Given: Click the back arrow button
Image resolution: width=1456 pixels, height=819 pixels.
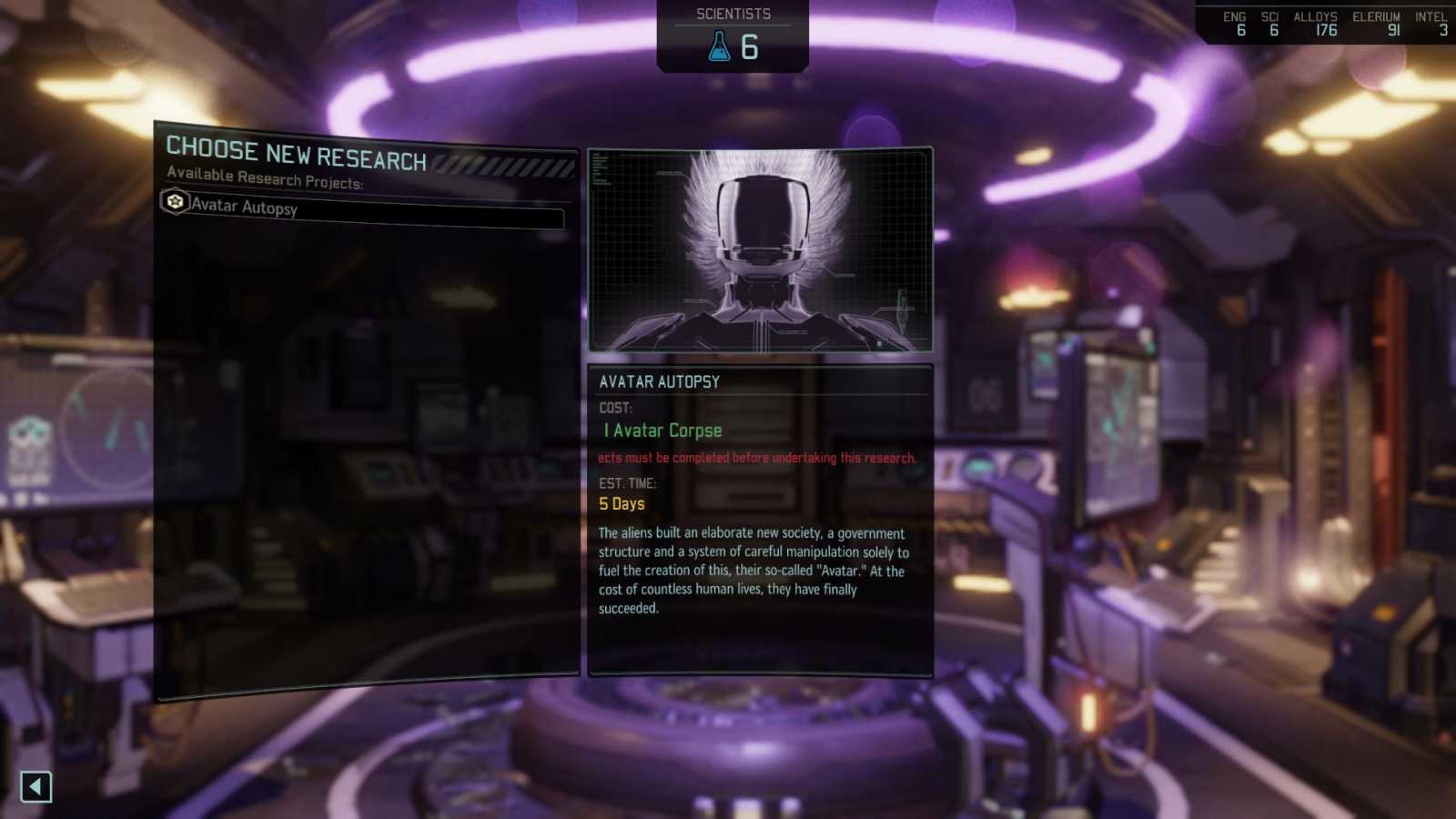Looking at the screenshot, I should point(36,787).
